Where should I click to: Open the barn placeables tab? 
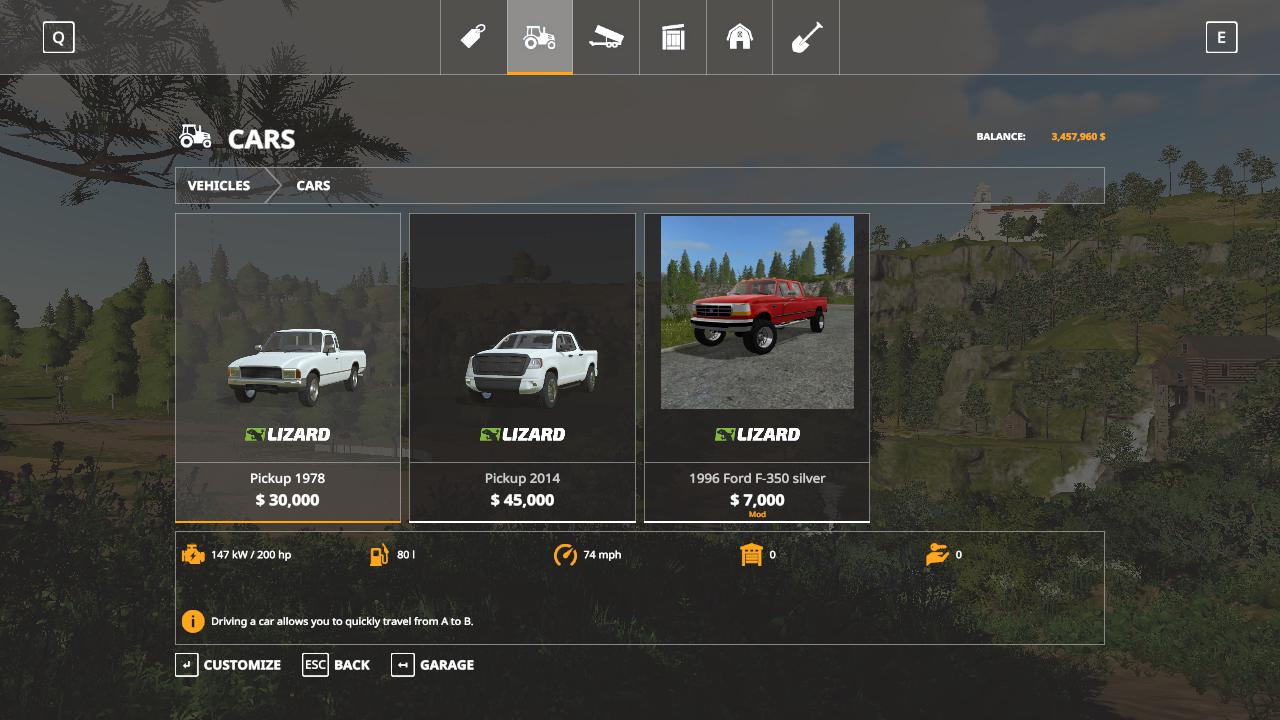pos(739,38)
